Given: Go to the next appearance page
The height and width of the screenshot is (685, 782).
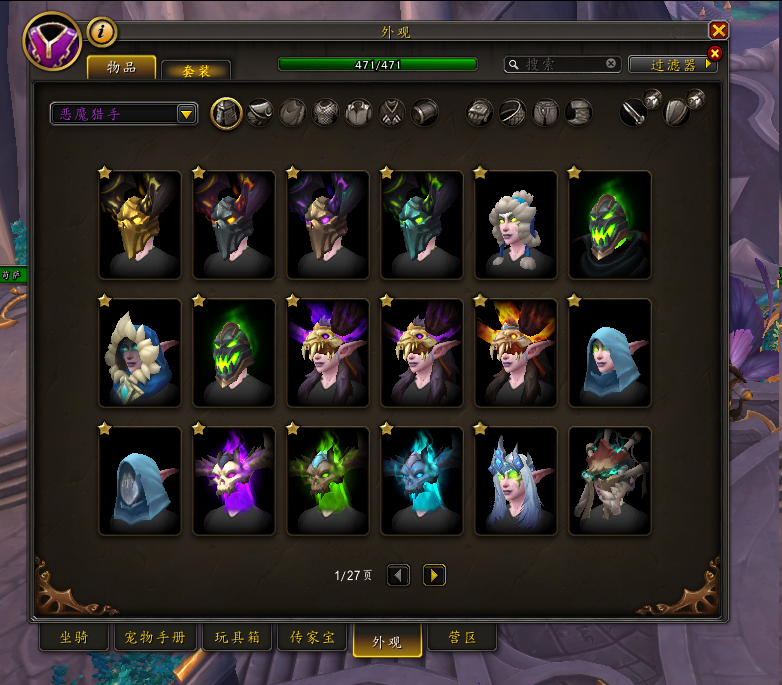Looking at the screenshot, I should click(x=434, y=575).
